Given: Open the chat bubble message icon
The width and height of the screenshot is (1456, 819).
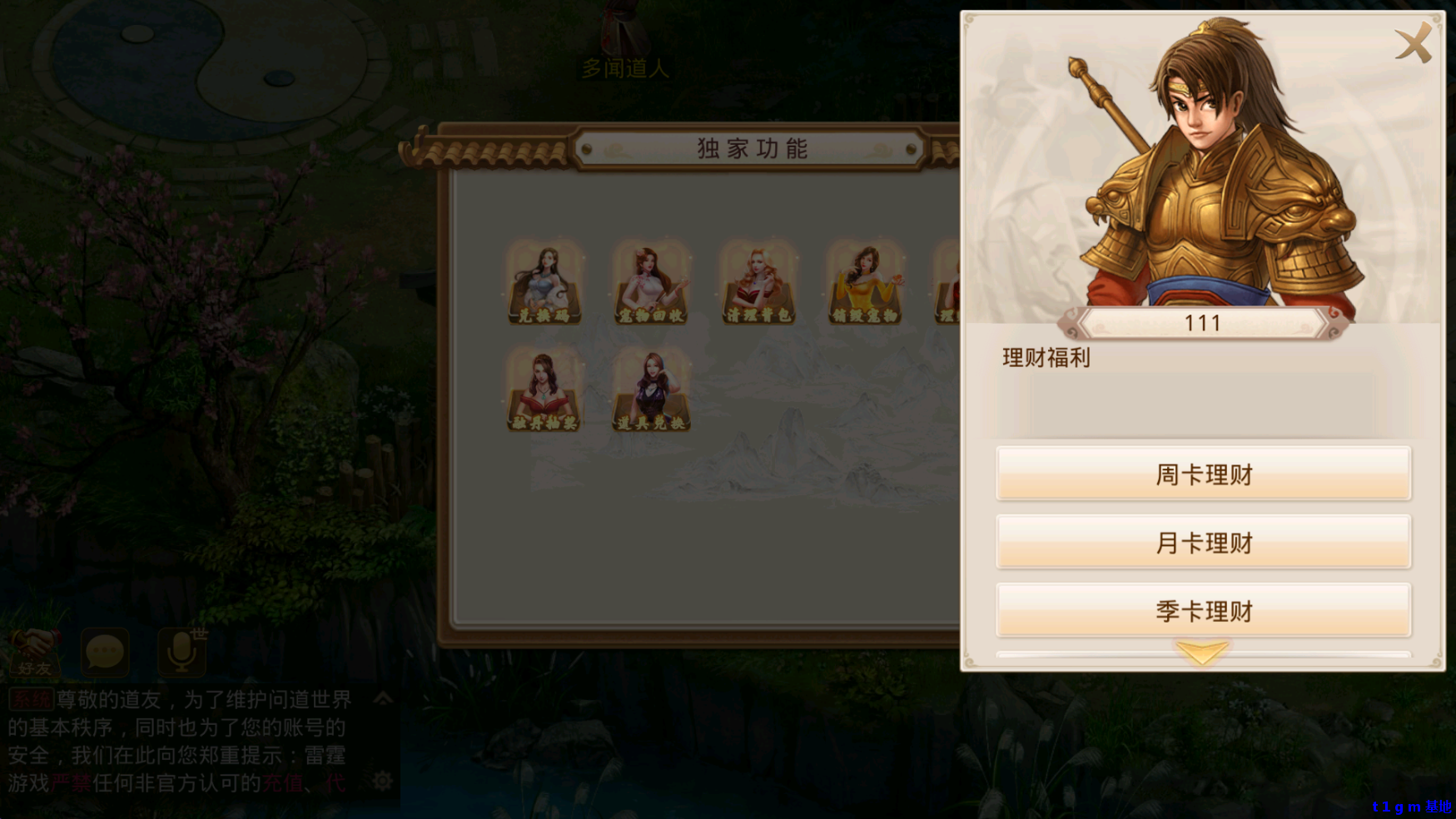Looking at the screenshot, I should click(x=106, y=653).
